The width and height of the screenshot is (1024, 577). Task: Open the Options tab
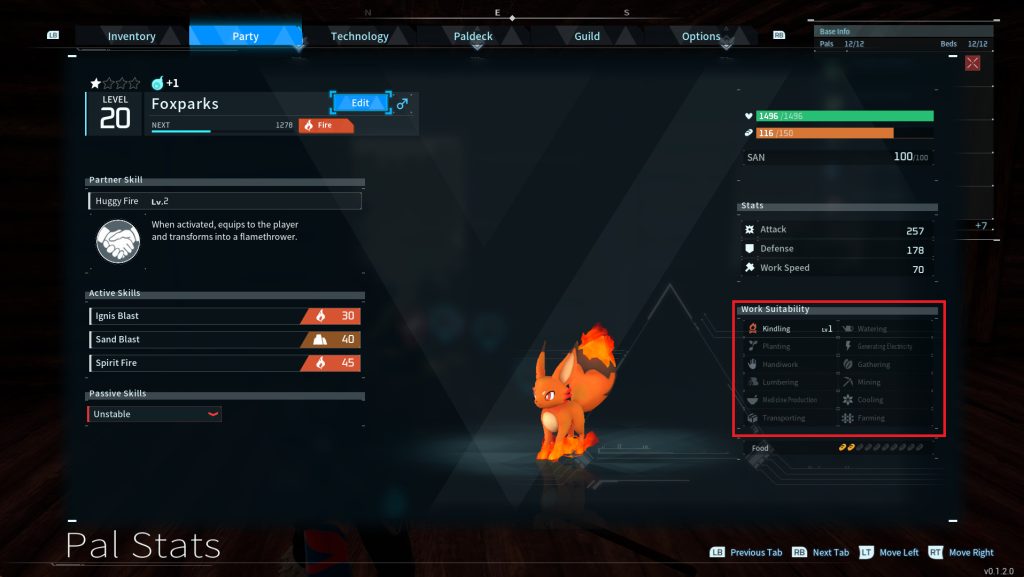[x=701, y=36]
